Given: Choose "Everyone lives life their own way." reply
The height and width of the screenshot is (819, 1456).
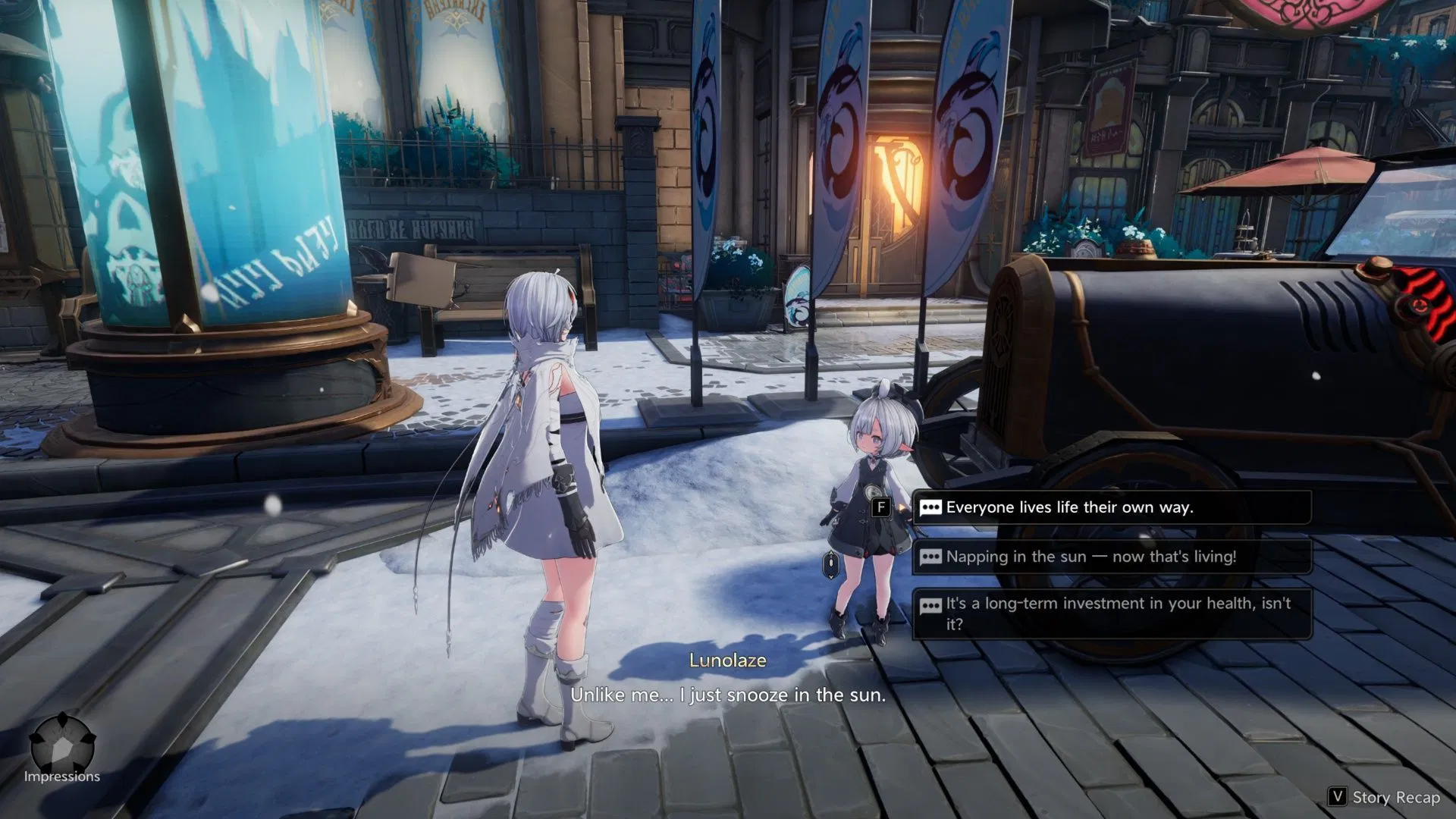Looking at the screenshot, I should click(x=1111, y=507).
